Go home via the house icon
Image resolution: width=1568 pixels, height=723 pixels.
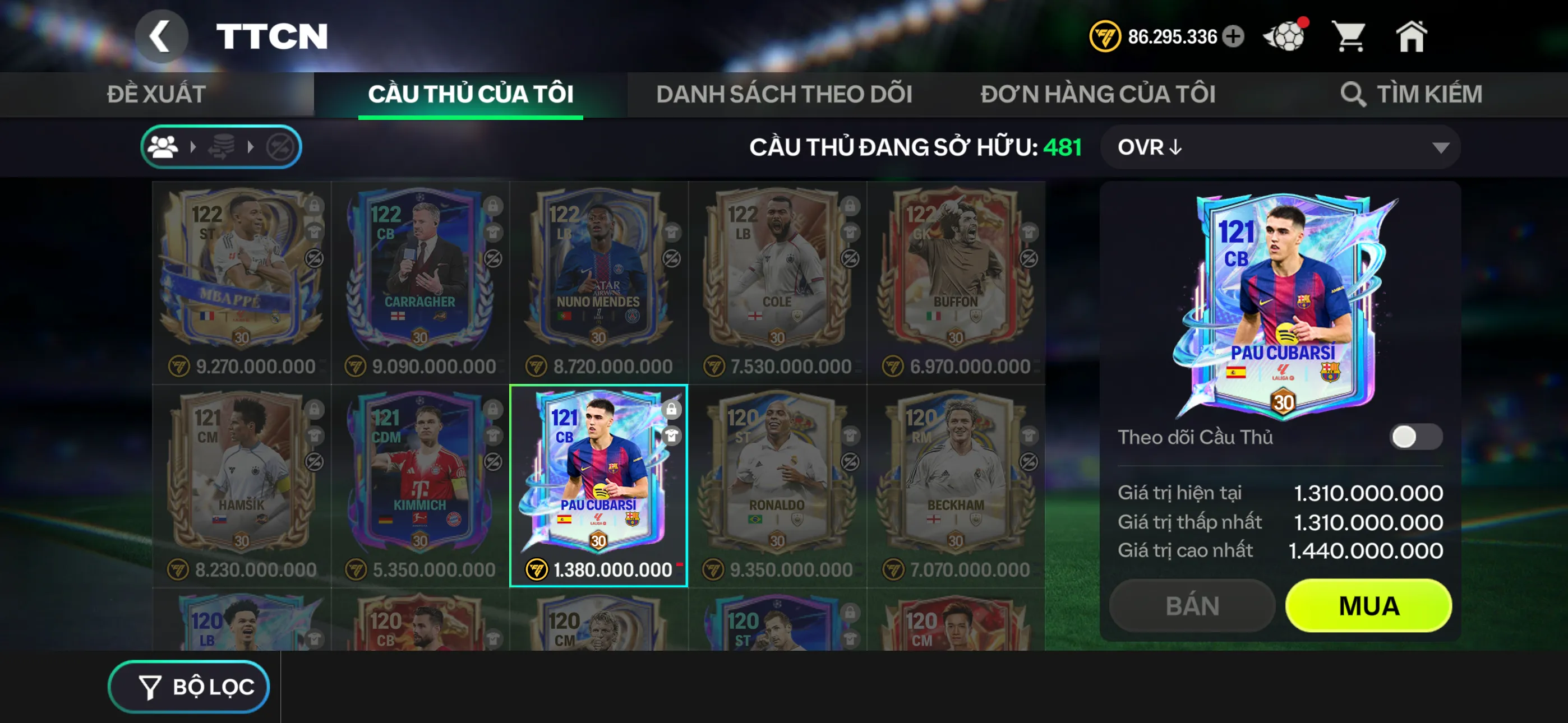point(1412,36)
